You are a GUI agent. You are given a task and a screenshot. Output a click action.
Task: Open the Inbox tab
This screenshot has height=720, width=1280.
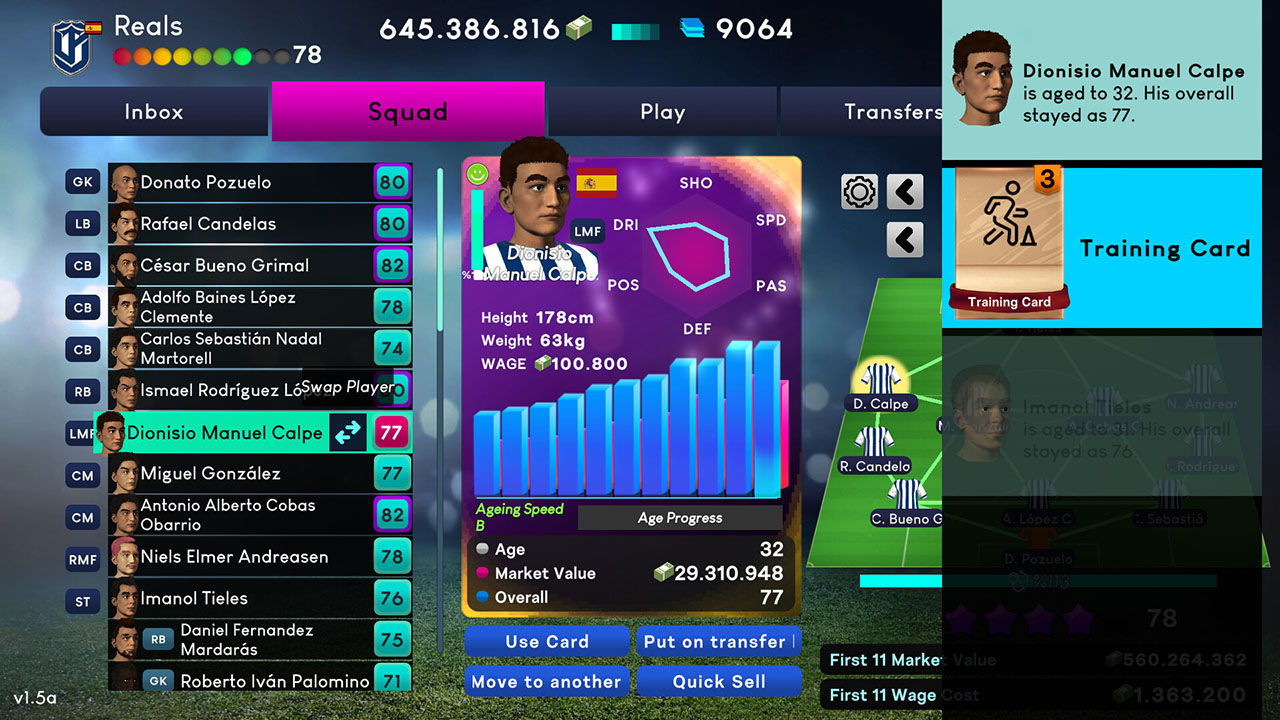153,111
